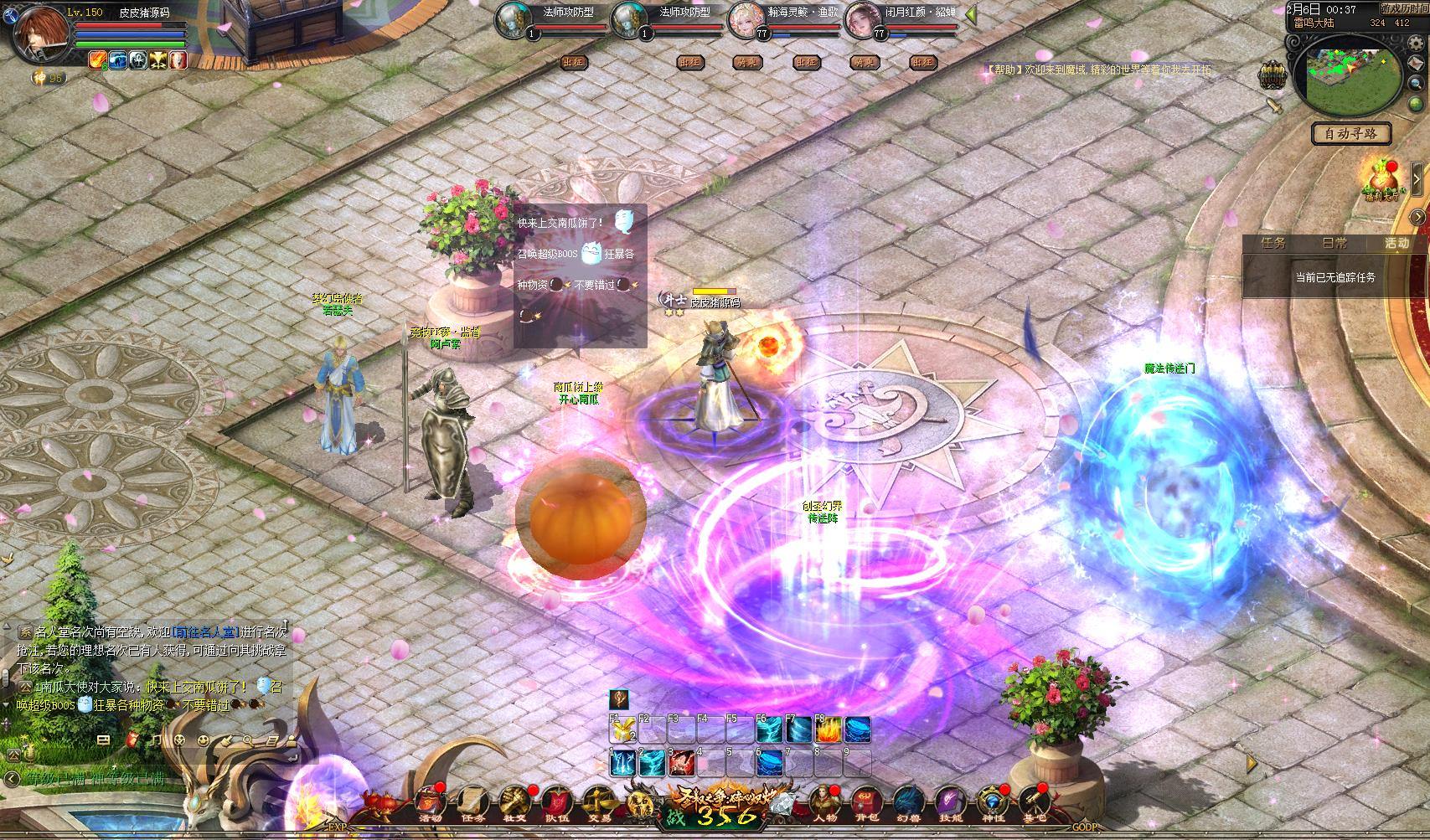Click the flame buff icon under the player's health bars
This screenshot has width=1430, height=840.
coord(98,59)
